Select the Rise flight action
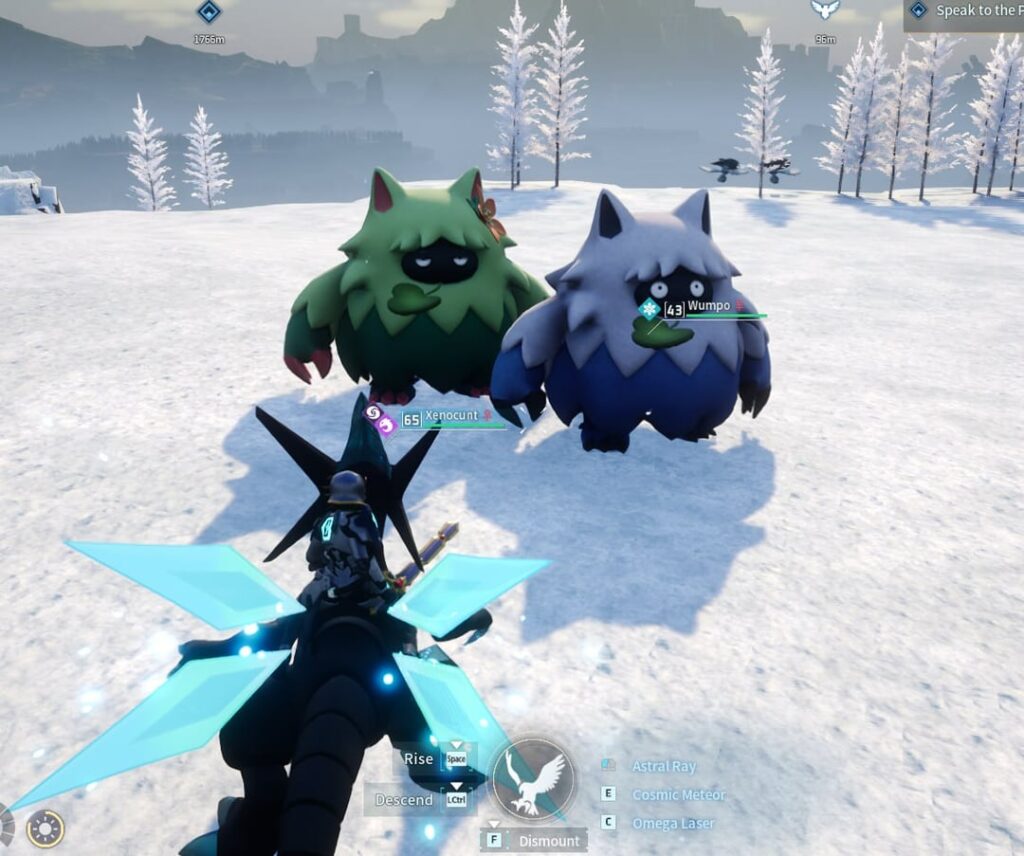Image resolution: width=1024 pixels, height=856 pixels. pos(419,758)
